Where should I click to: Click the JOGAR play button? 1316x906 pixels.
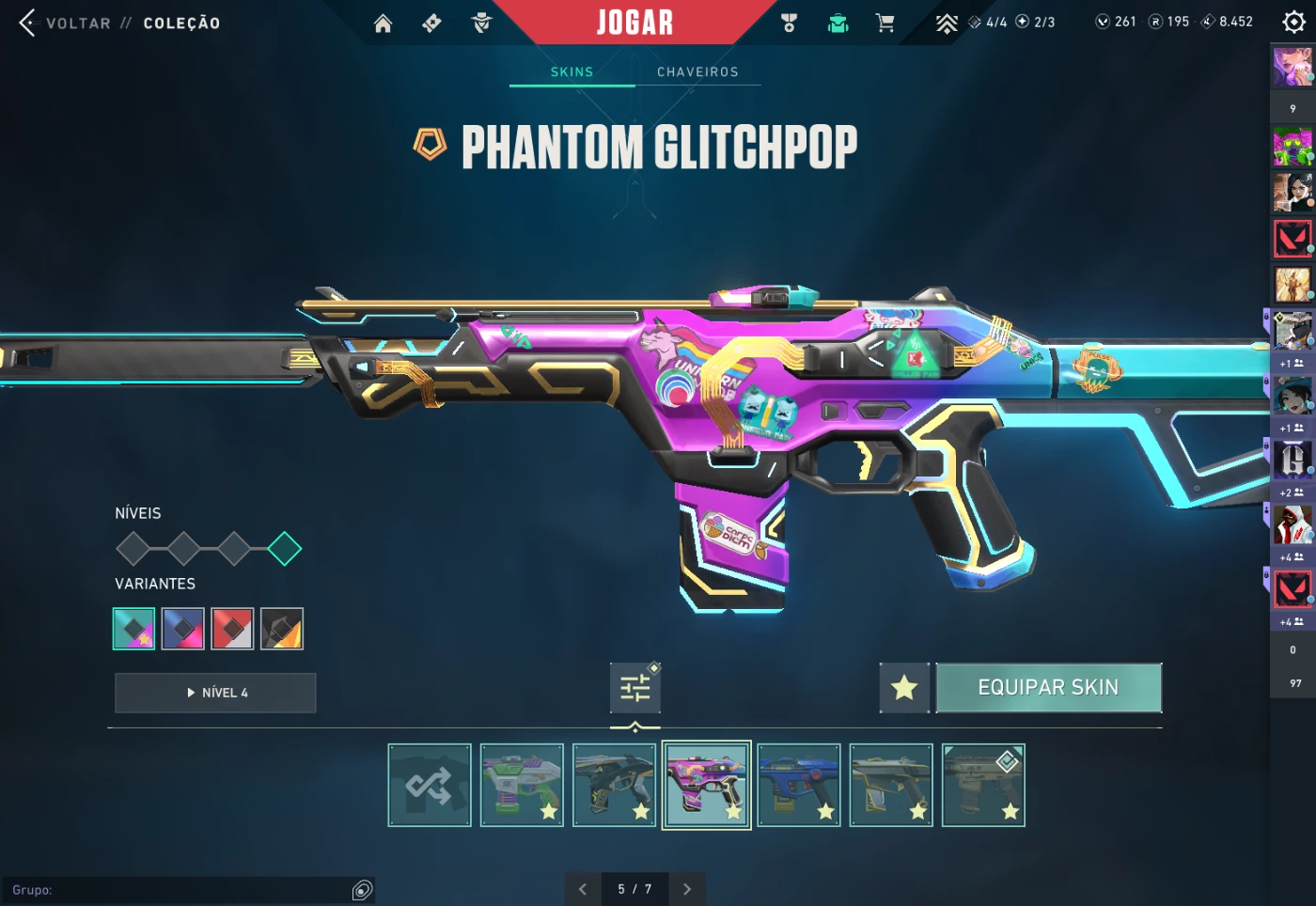634,23
